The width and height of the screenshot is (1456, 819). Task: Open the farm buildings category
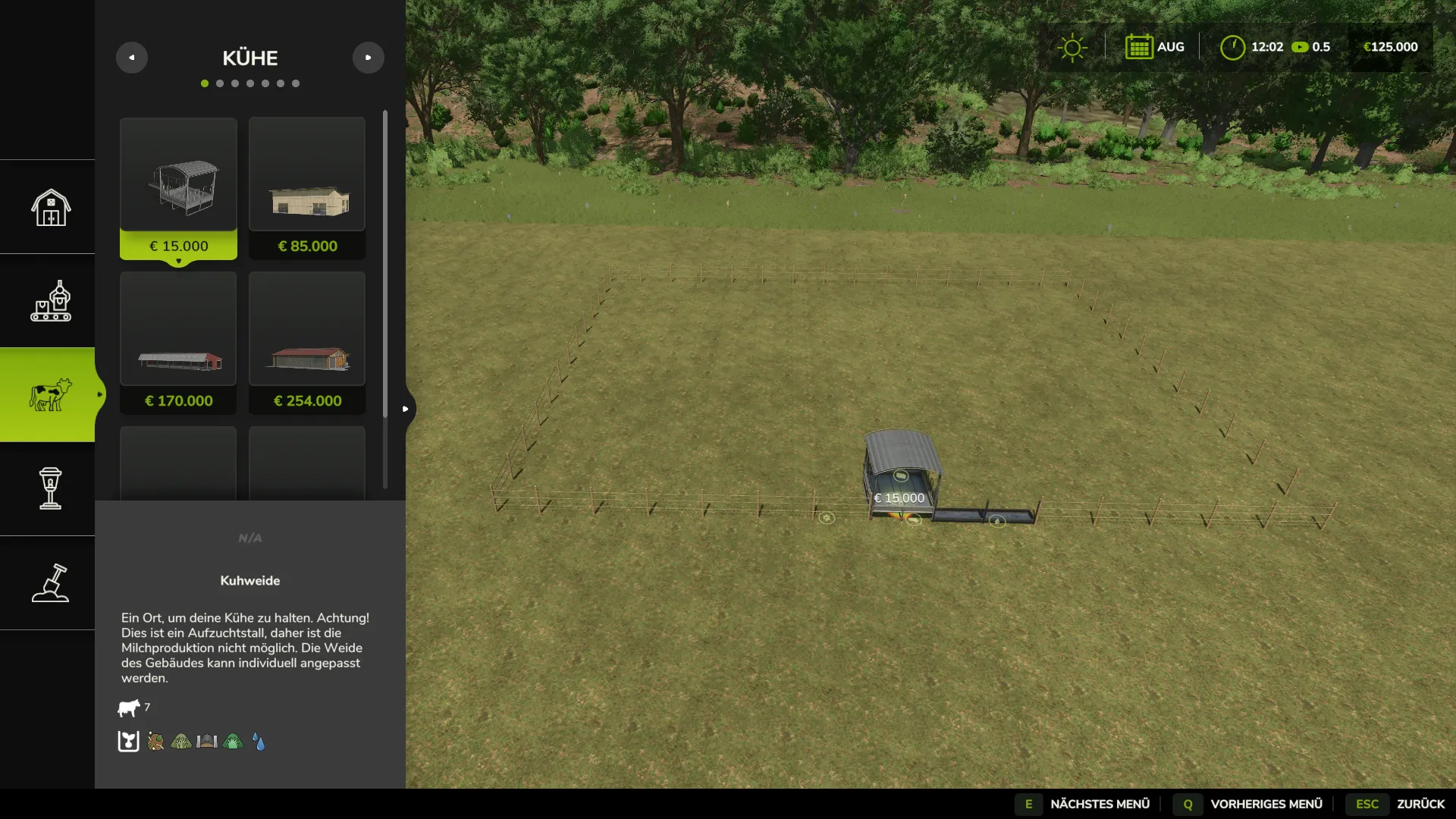(x=50, y=207)
